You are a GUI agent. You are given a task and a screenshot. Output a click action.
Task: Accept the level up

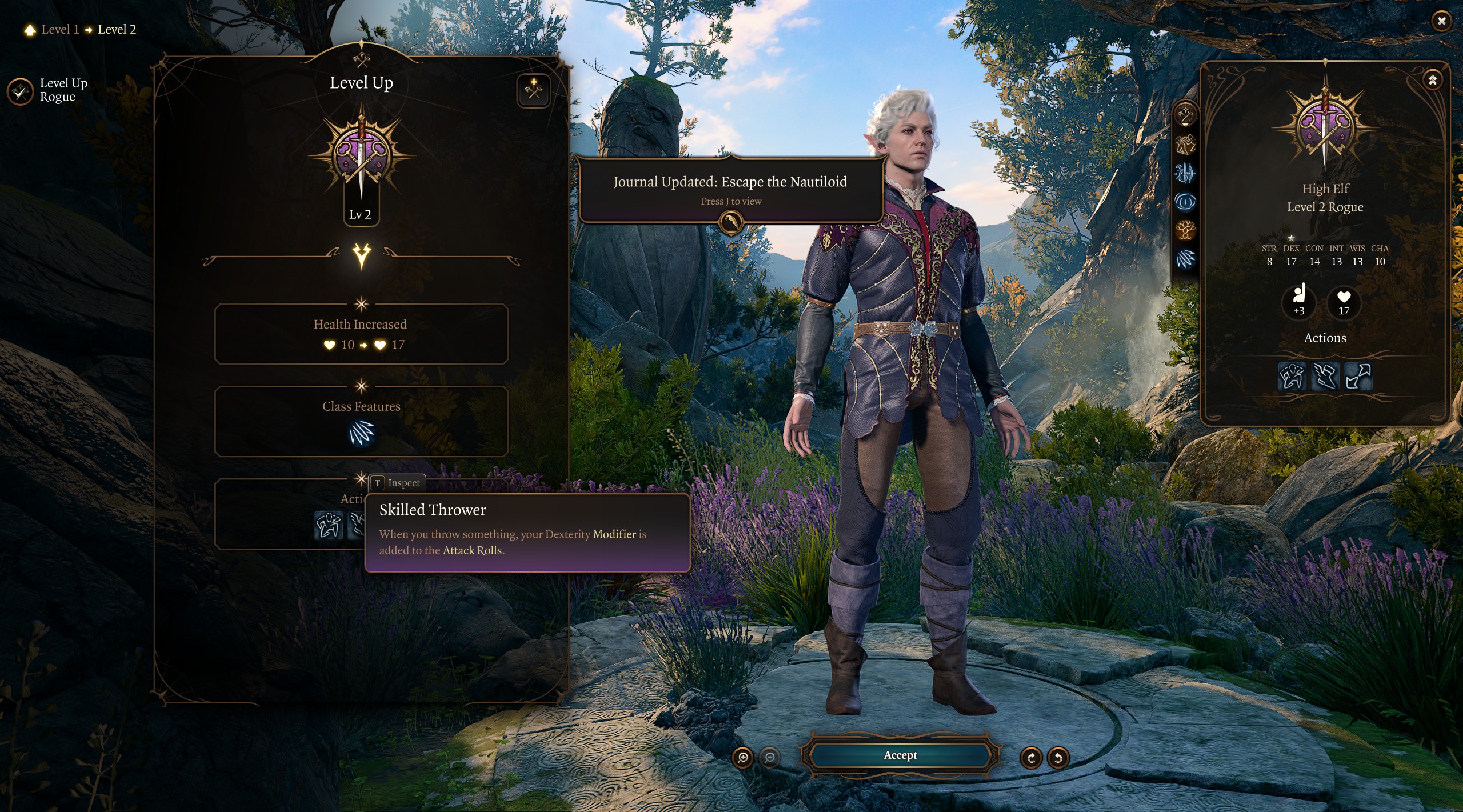pos(900,755)
